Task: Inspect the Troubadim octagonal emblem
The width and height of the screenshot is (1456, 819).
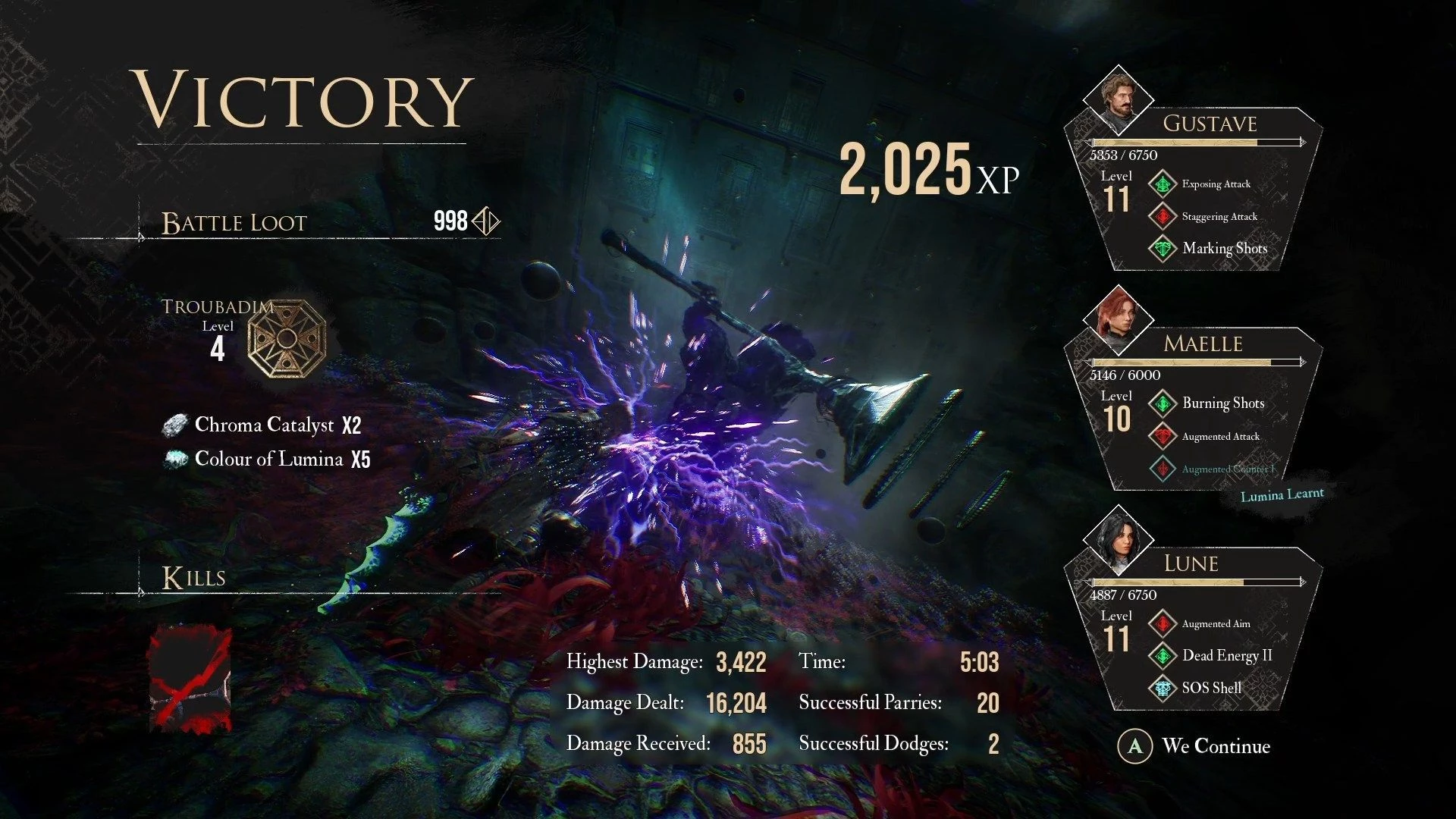Action: (287, 339)
